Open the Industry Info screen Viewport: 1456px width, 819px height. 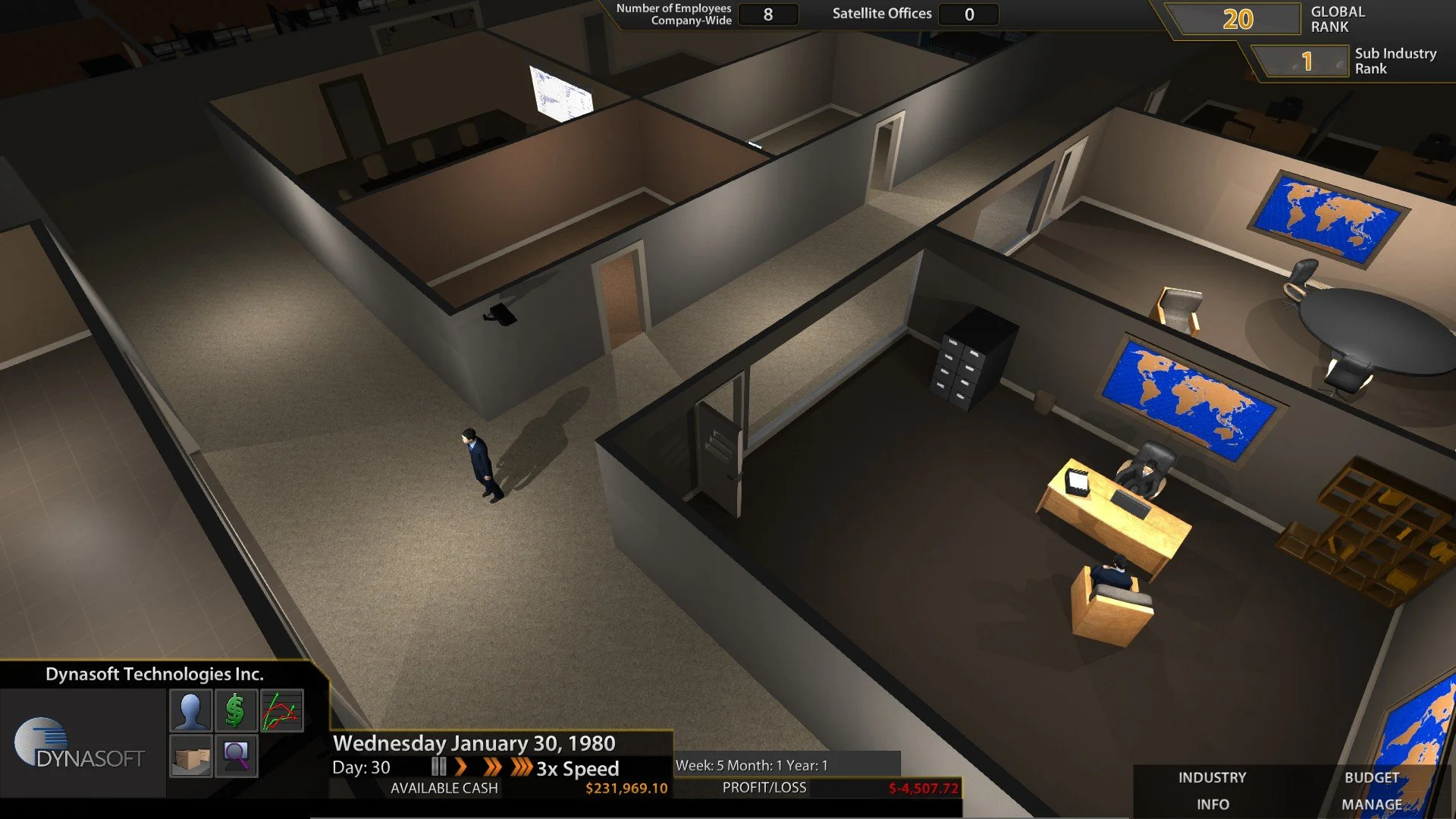(x=1212, y=790)
